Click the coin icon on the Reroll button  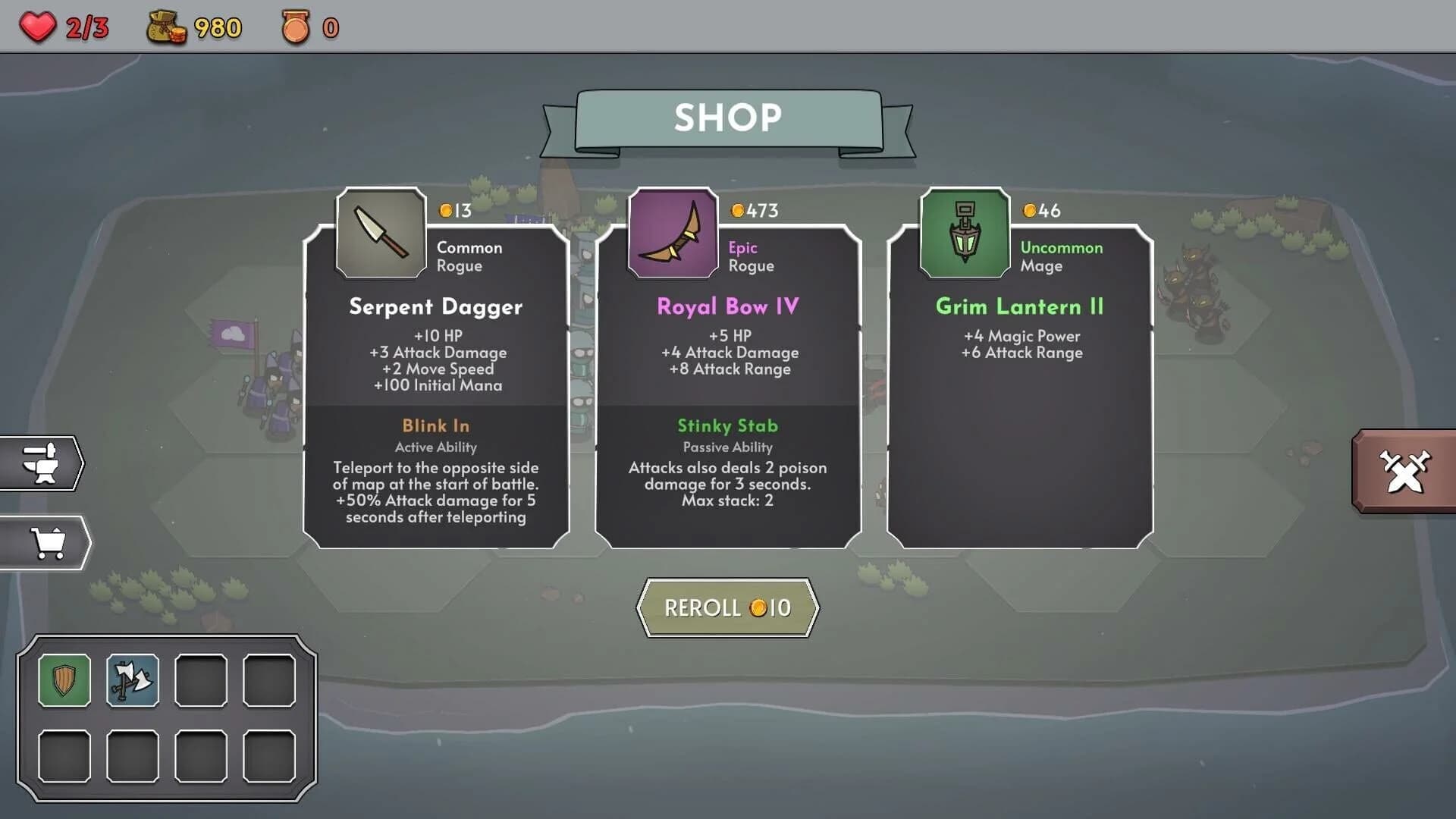[x=757, y=607]
